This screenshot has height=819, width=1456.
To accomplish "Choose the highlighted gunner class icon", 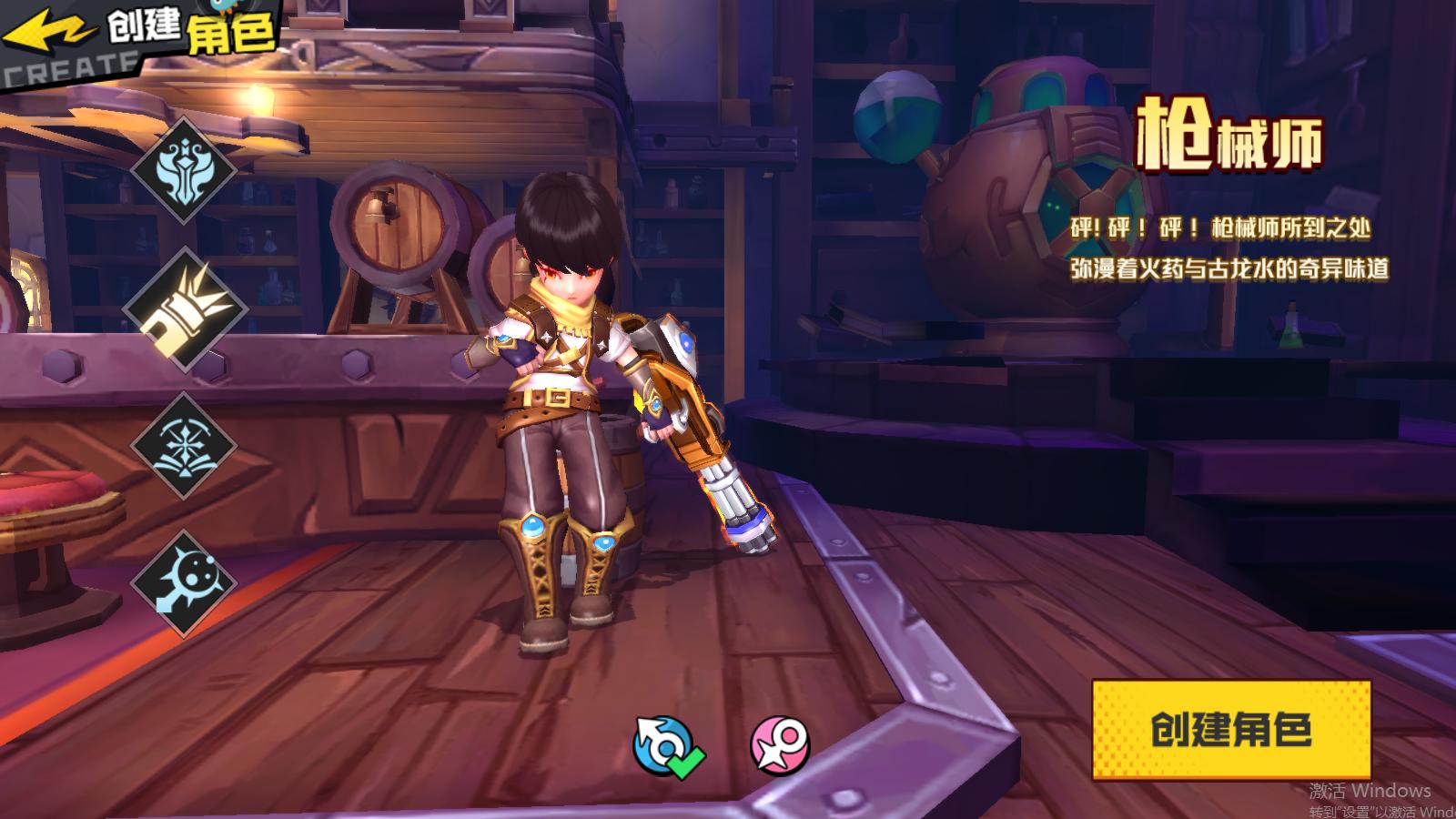I will (x=186, y=308).
